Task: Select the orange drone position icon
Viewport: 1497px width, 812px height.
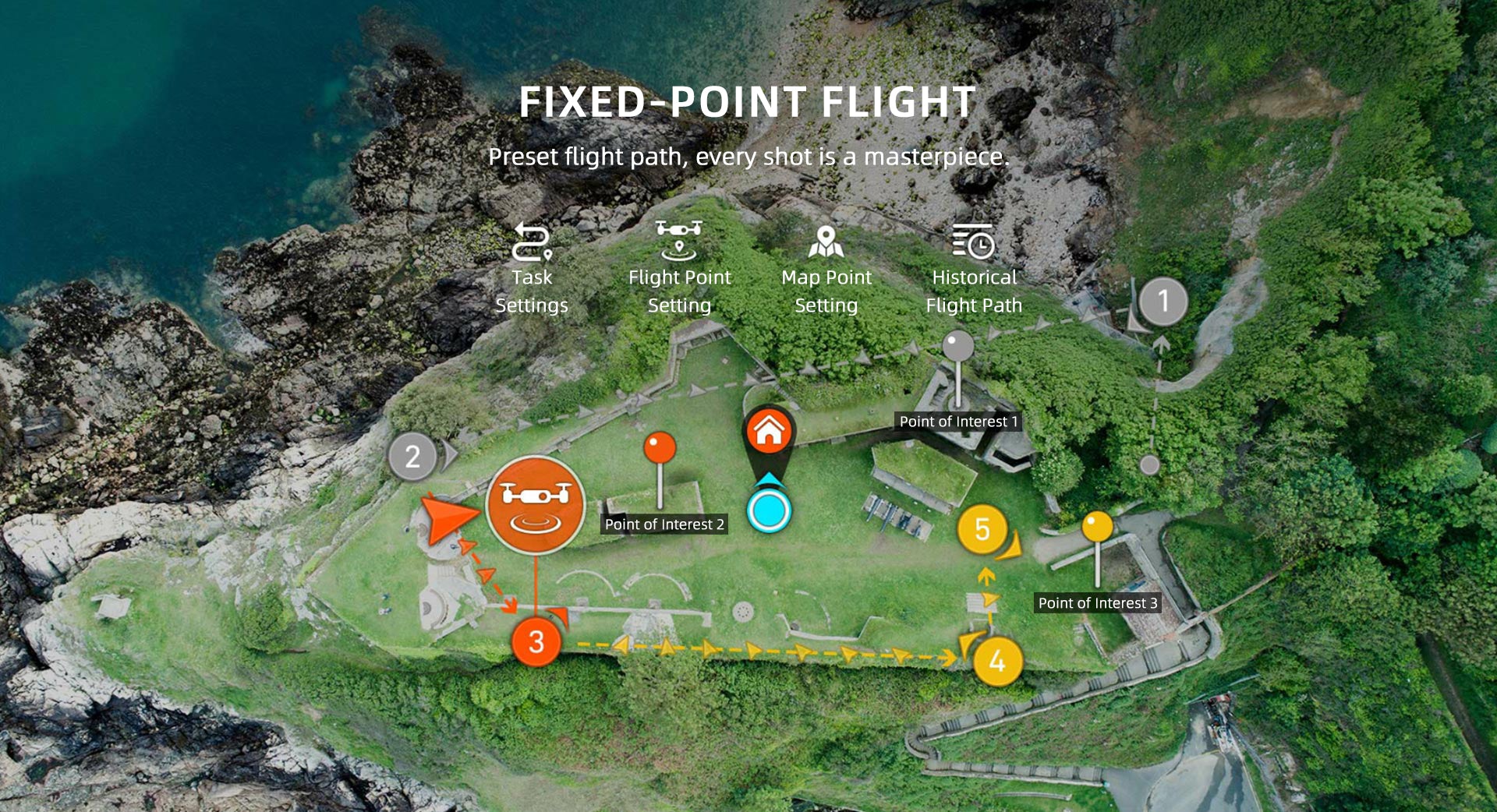Action: [x=535, y=504]
